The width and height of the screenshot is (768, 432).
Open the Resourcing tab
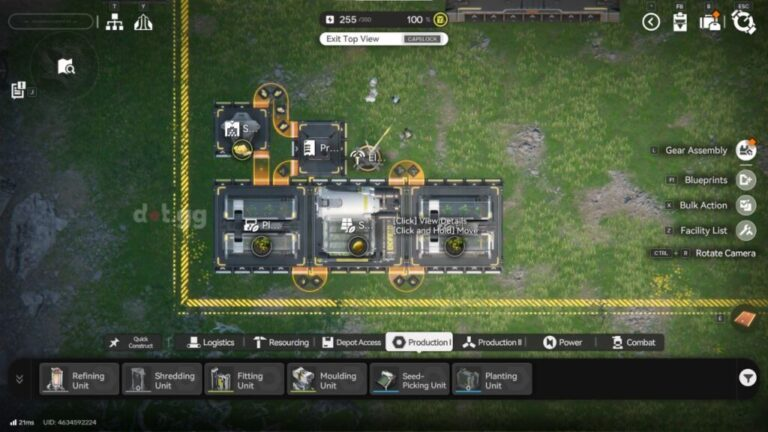coord(280,342)
